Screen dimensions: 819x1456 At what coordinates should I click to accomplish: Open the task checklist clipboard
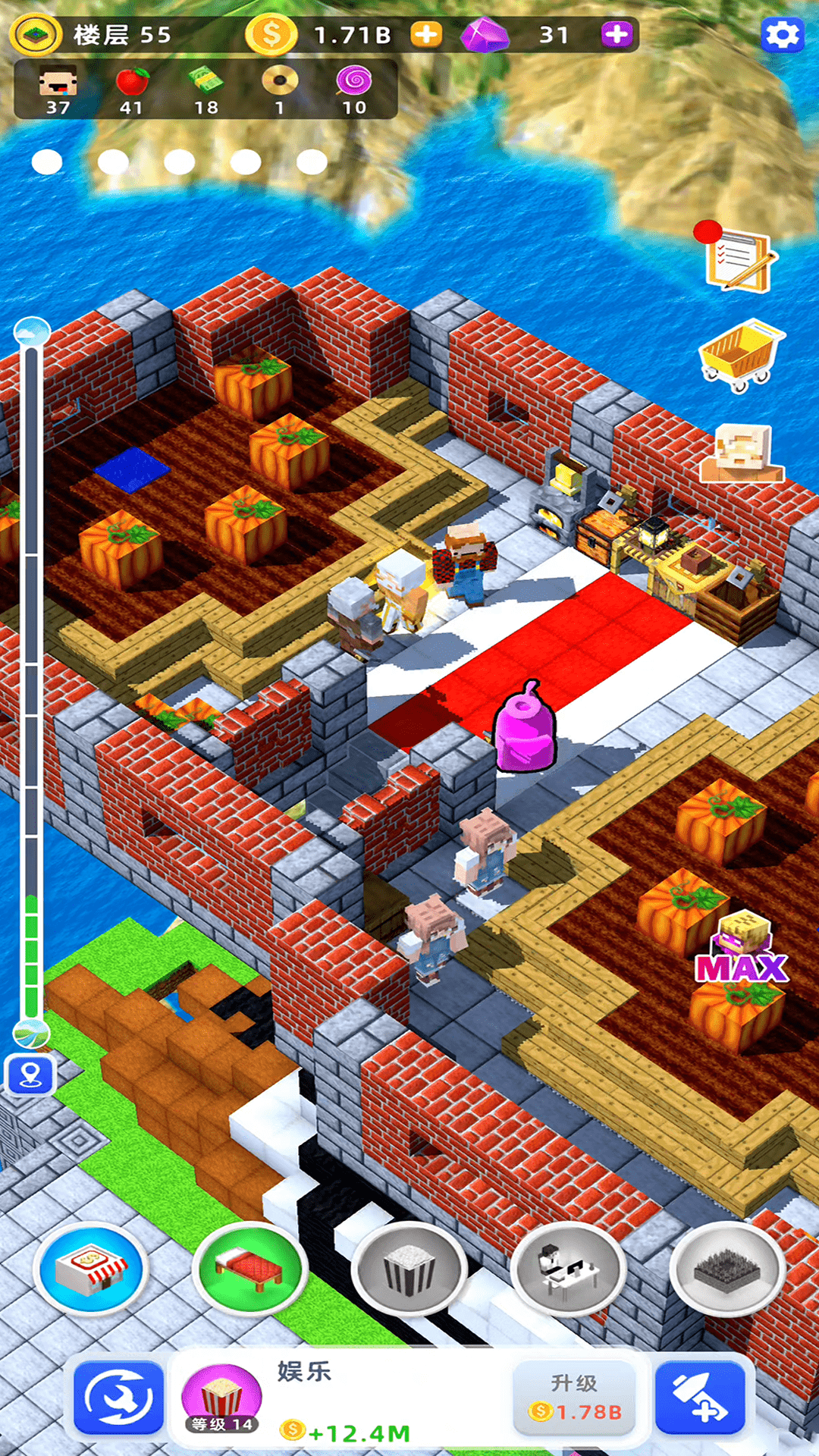pos(739,259)
